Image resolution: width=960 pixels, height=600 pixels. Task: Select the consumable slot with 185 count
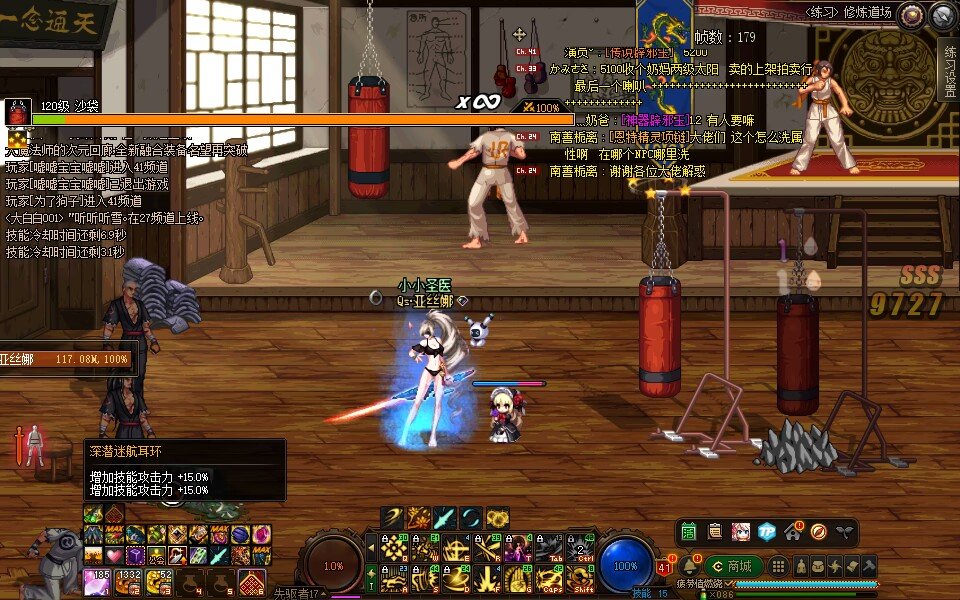[x=98, y=580]
